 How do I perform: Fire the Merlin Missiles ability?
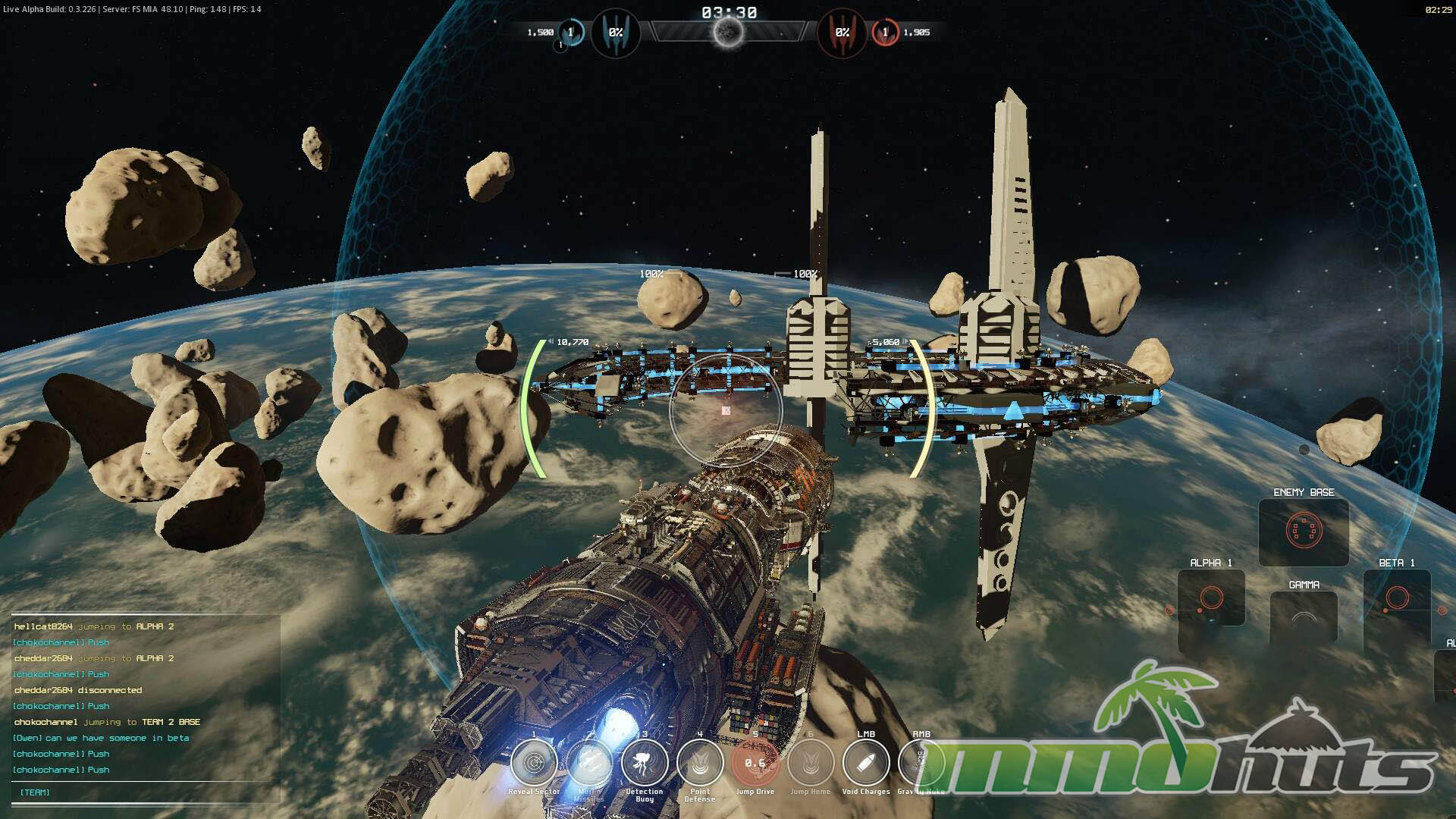point(589,763)
